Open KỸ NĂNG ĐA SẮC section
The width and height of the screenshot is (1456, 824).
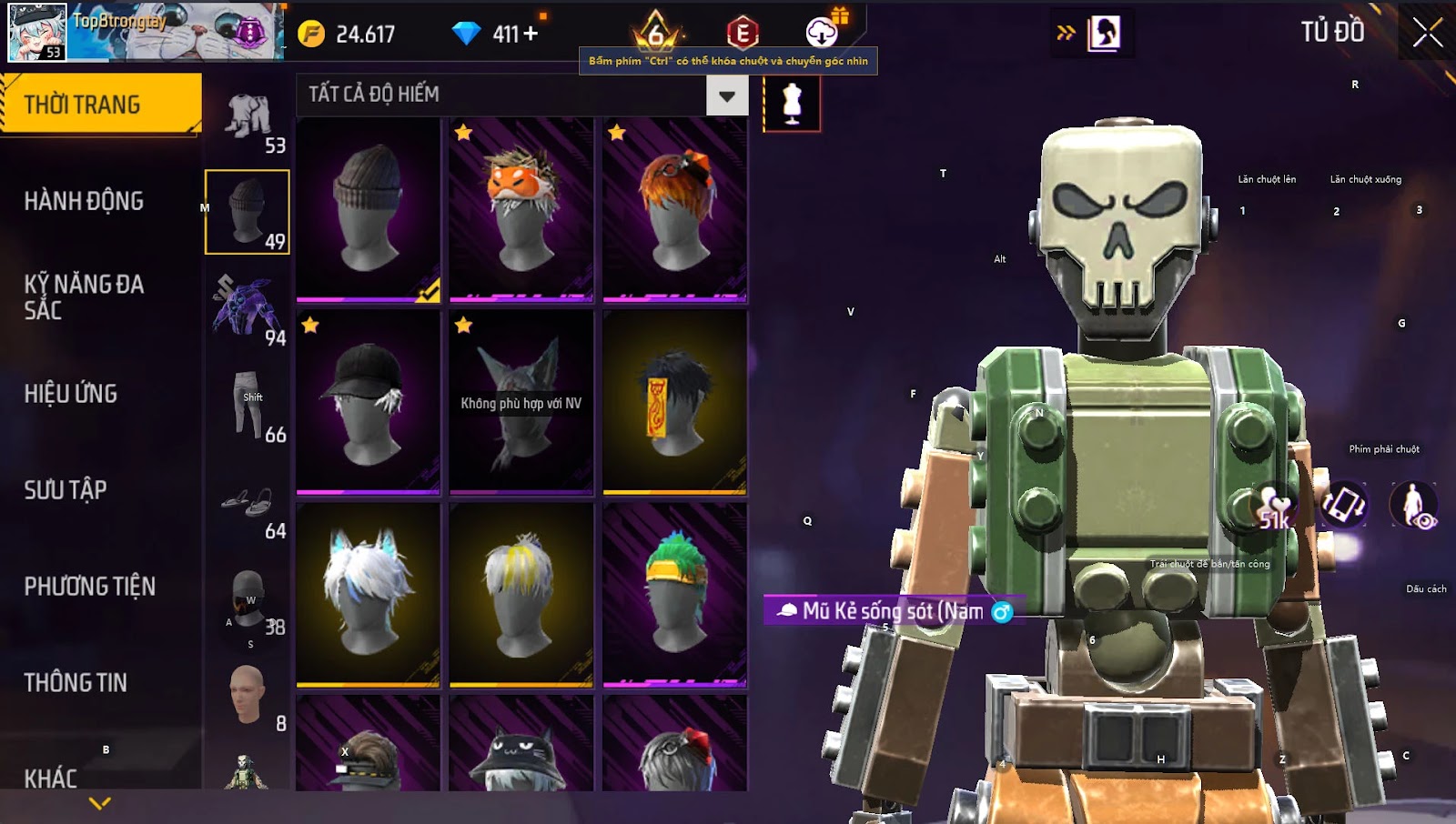point(84,296)
